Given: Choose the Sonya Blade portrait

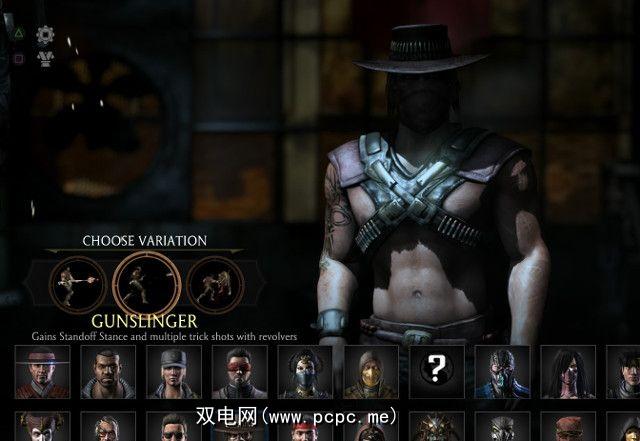Looking at the screenshot, I should pos(173,373).
